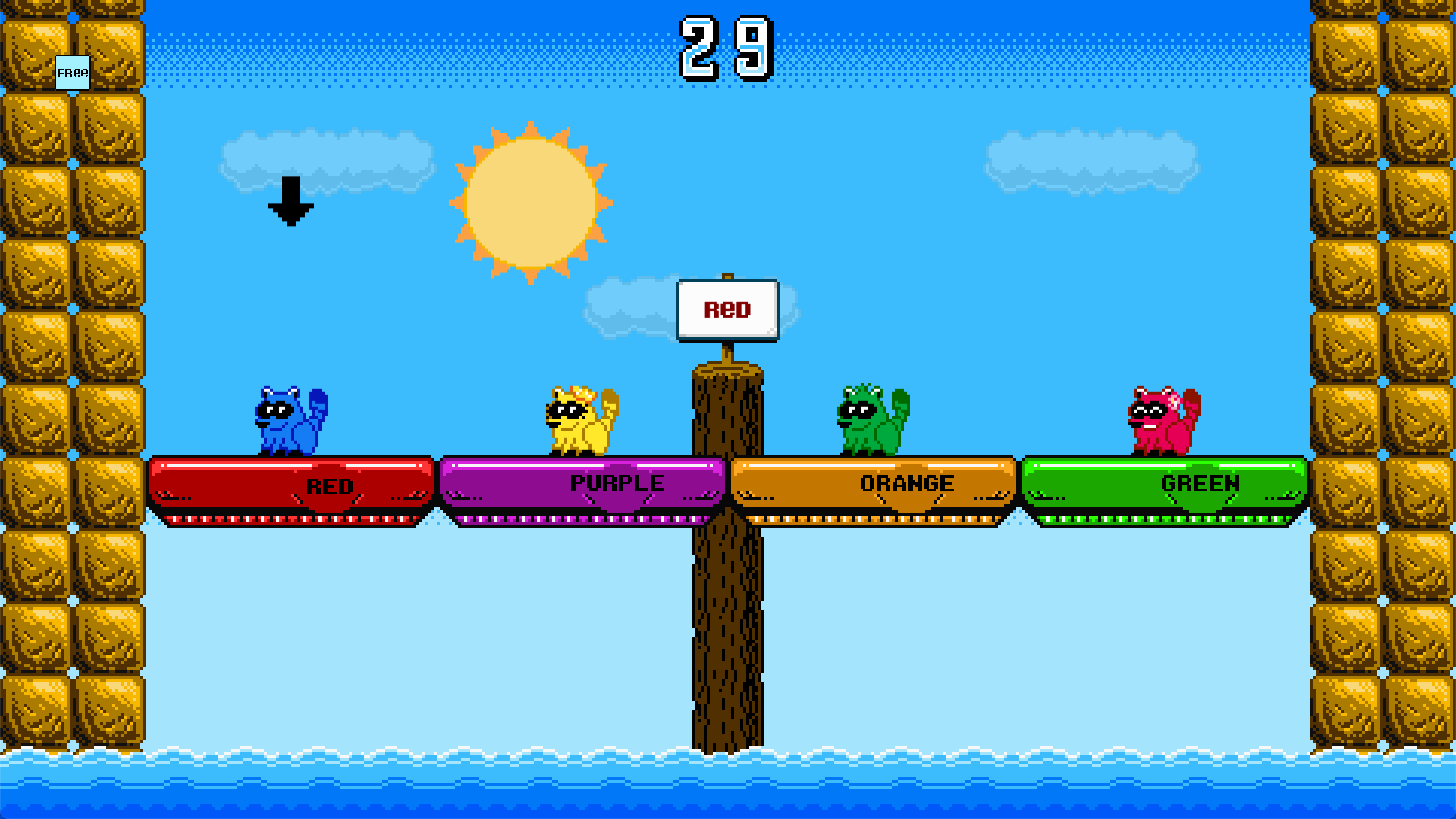Screen dimensions: 1456x819
Task: Click the Free button
Action: pyautogui.click(x=73, y=73)
